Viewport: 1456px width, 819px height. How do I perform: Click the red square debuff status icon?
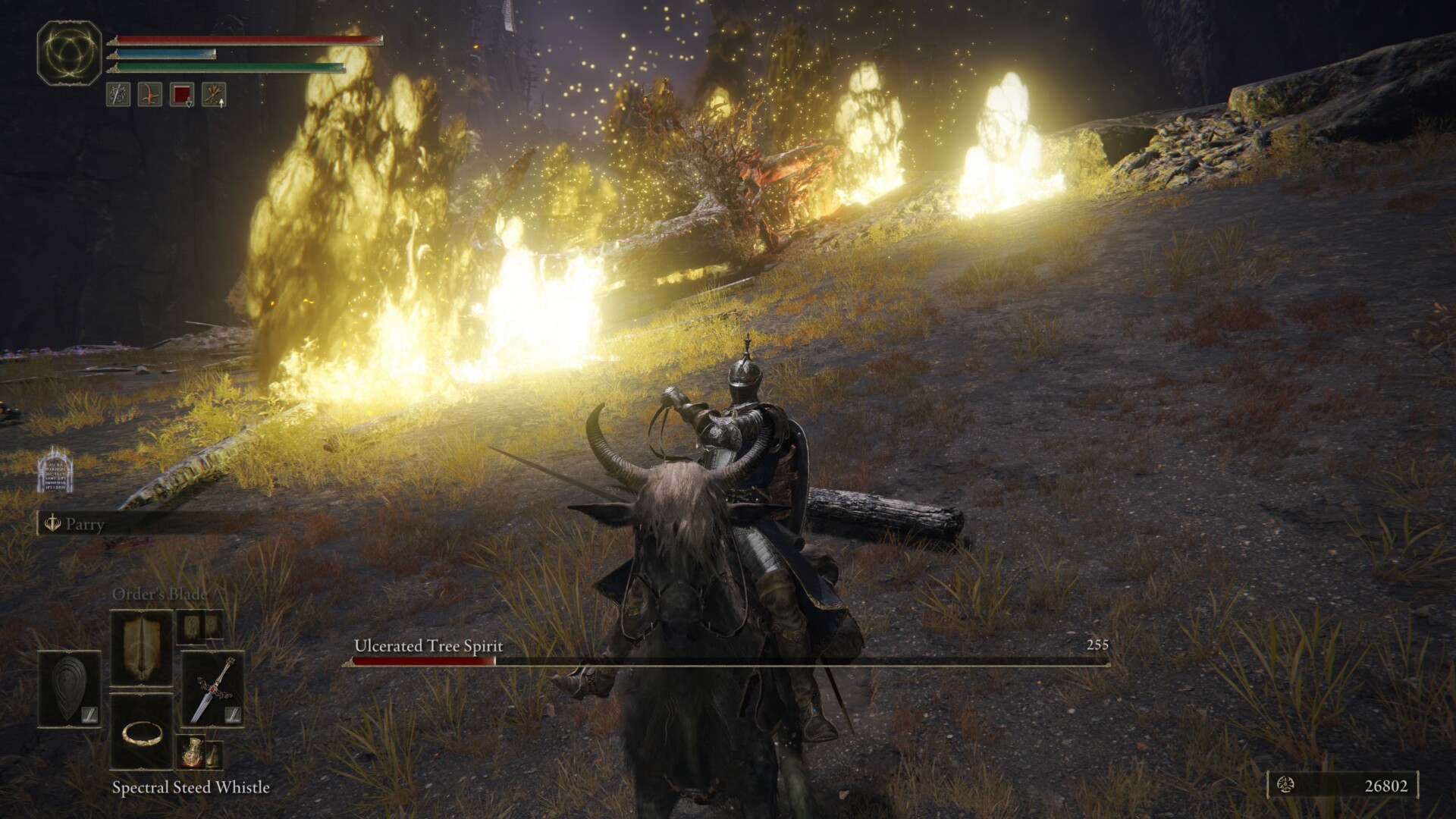182,95
